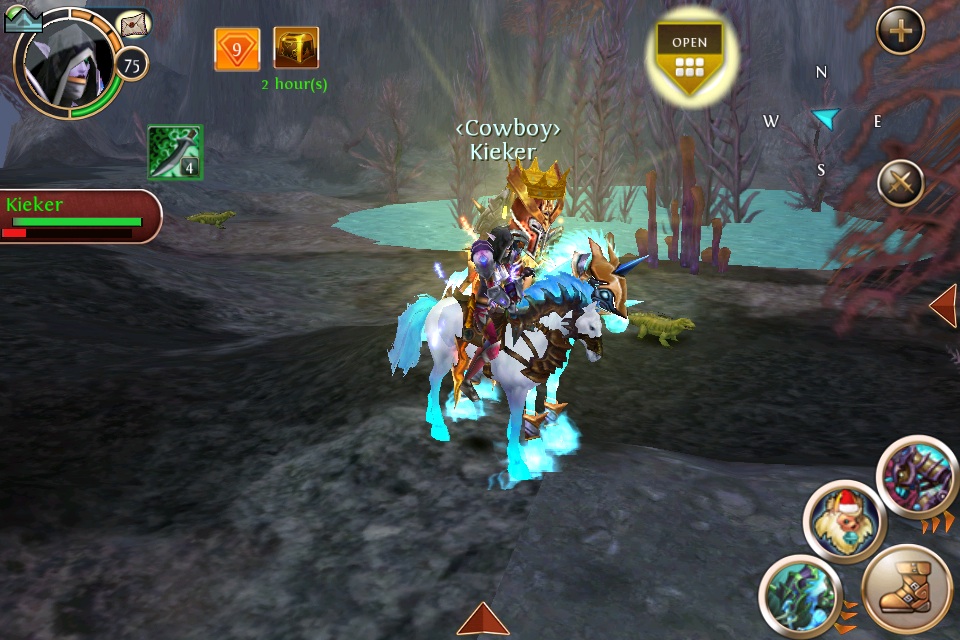Image resolution: width=960 pixels, height=640 pixels.
Task: Select the Kieker target frame
Action: (78, 216)
